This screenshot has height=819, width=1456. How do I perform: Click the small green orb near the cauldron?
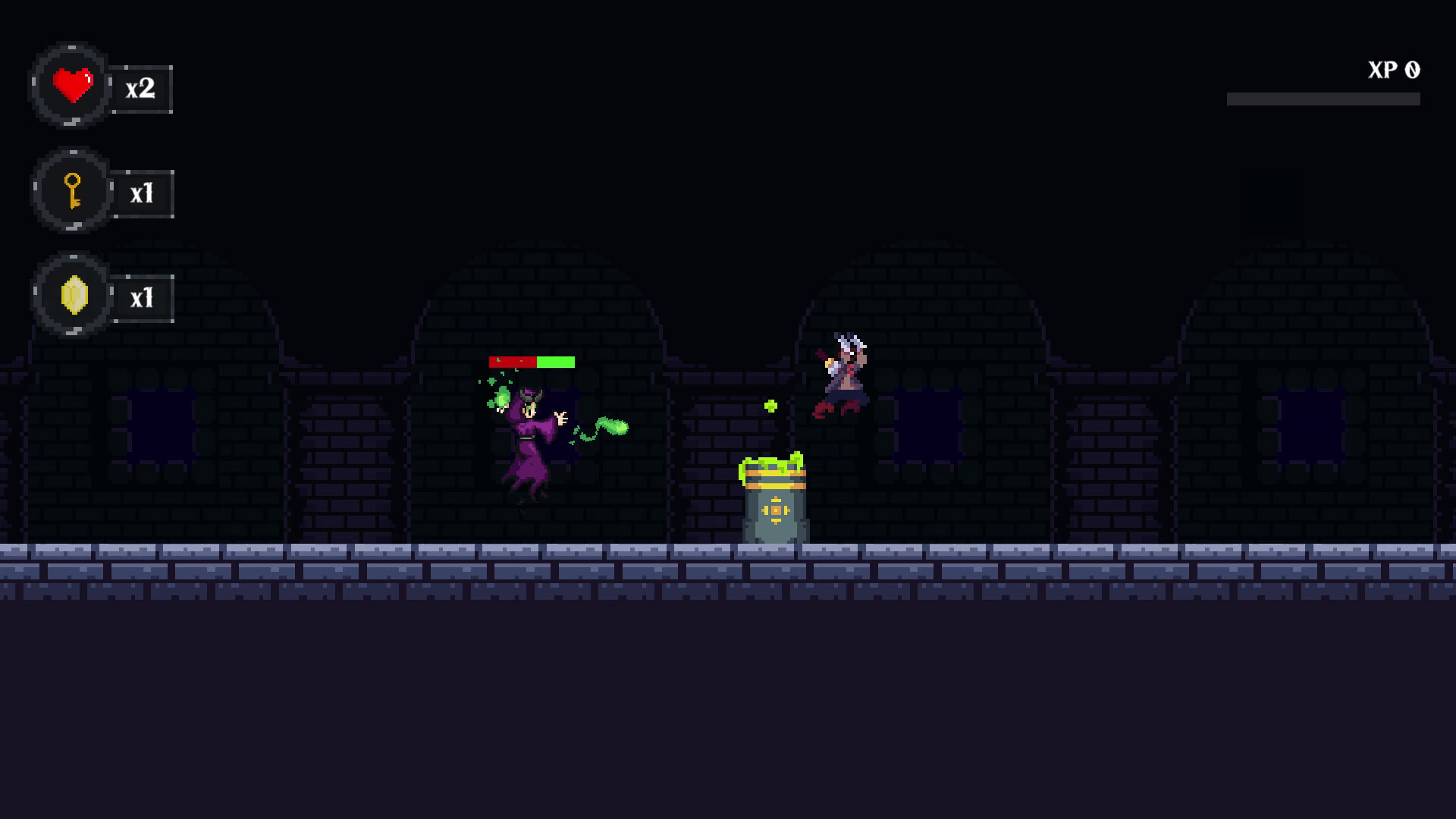(x=771, y=404)
